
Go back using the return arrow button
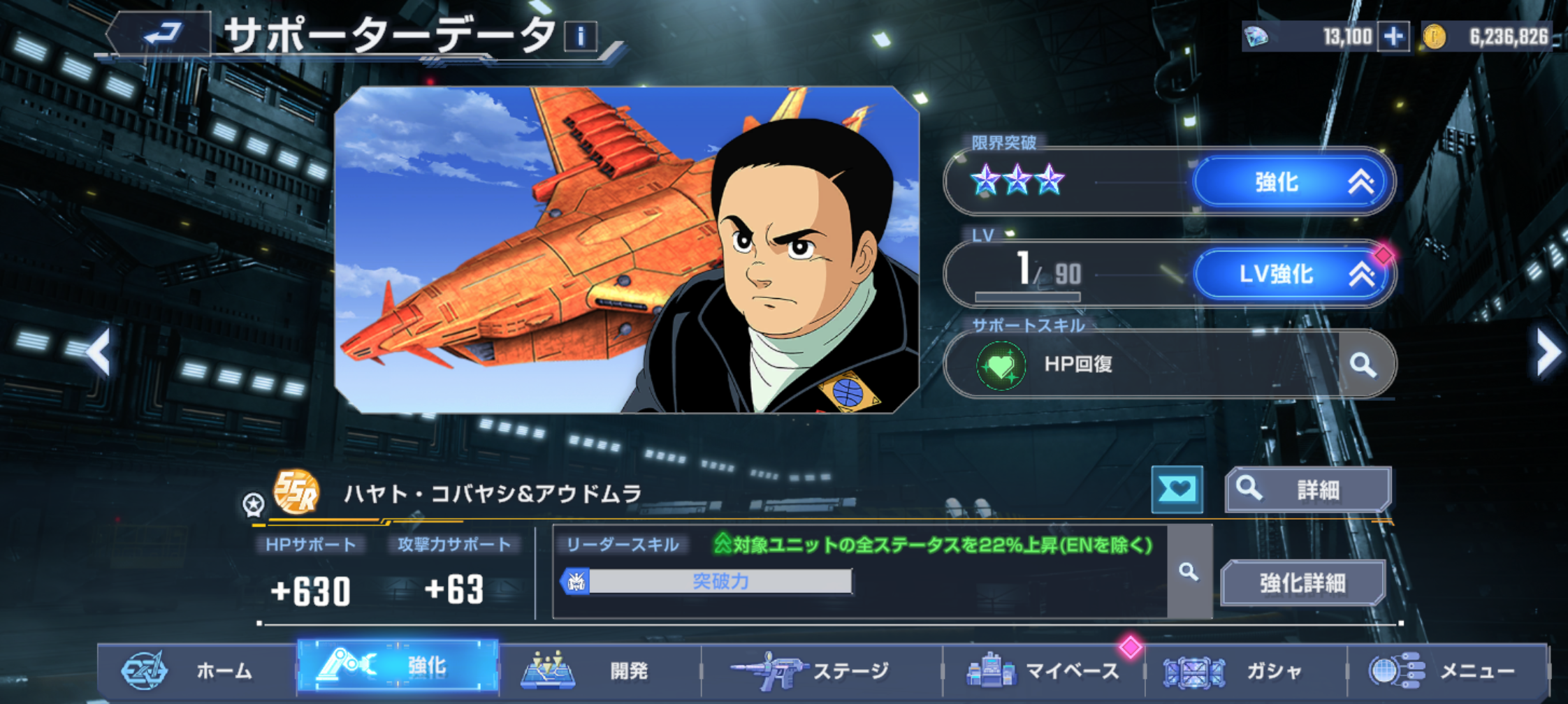162,34
